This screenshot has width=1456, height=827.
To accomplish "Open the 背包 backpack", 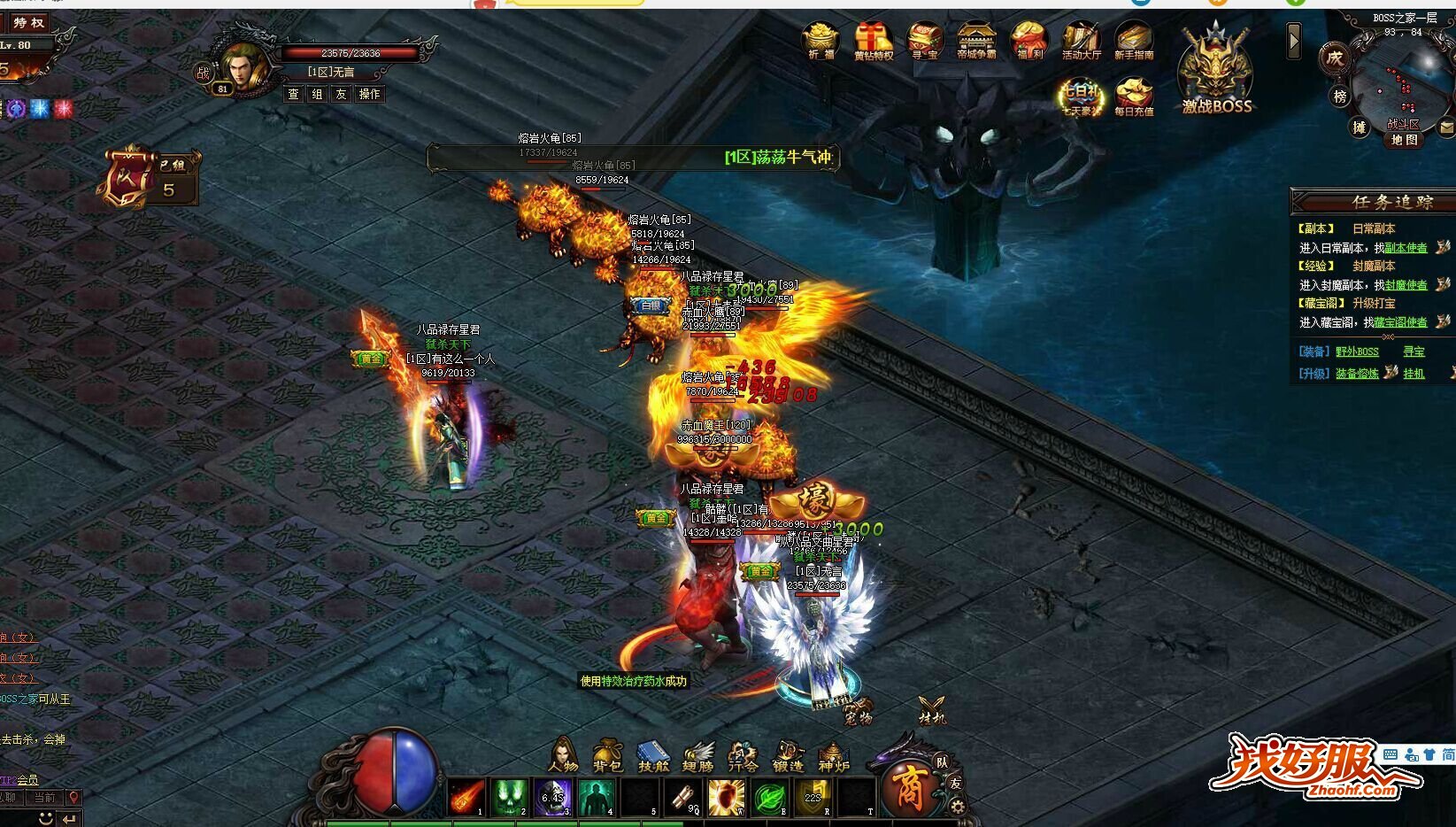I will (607, 754).
